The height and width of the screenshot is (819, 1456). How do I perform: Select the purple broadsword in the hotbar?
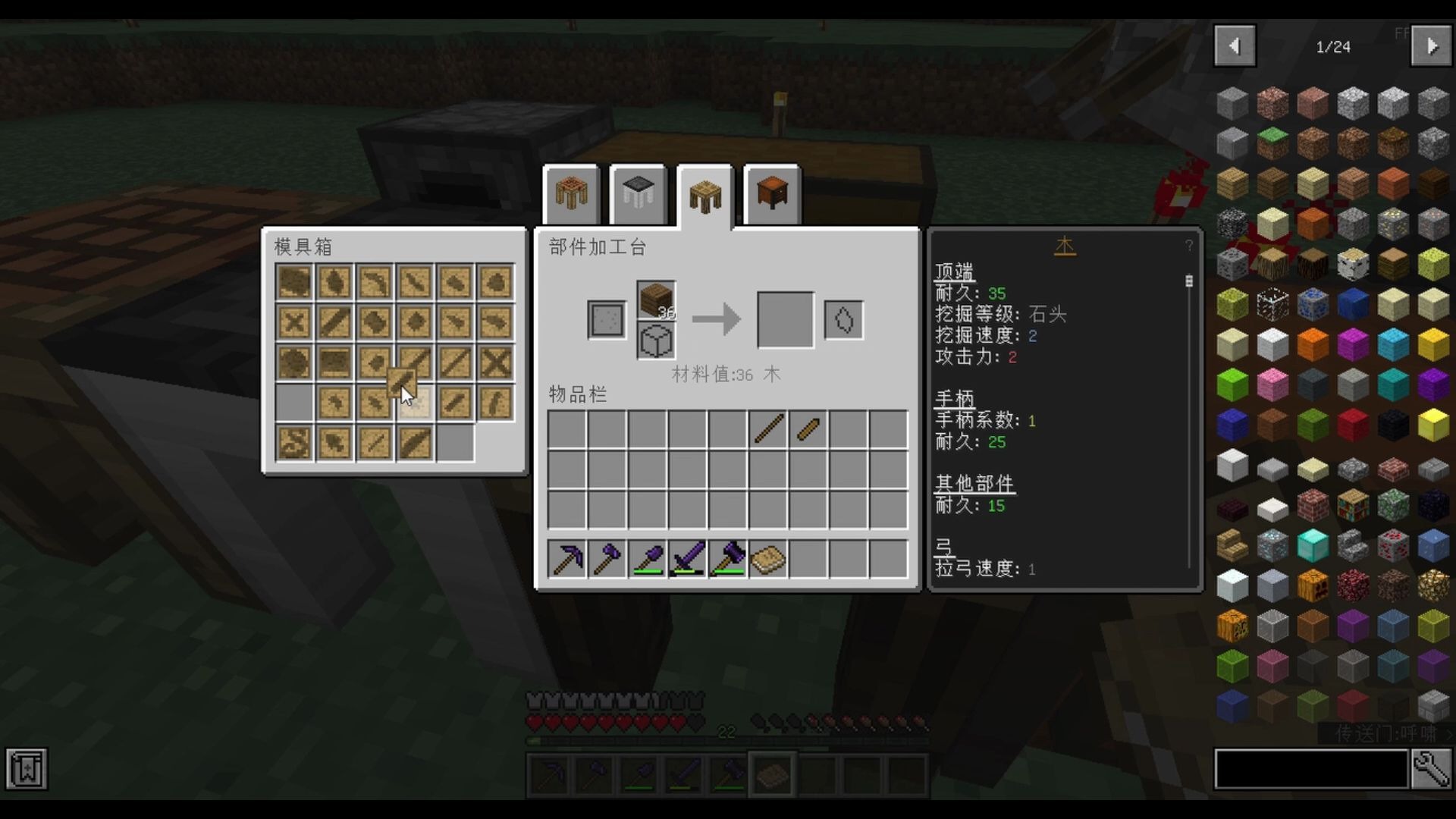(x=688, y=560)
